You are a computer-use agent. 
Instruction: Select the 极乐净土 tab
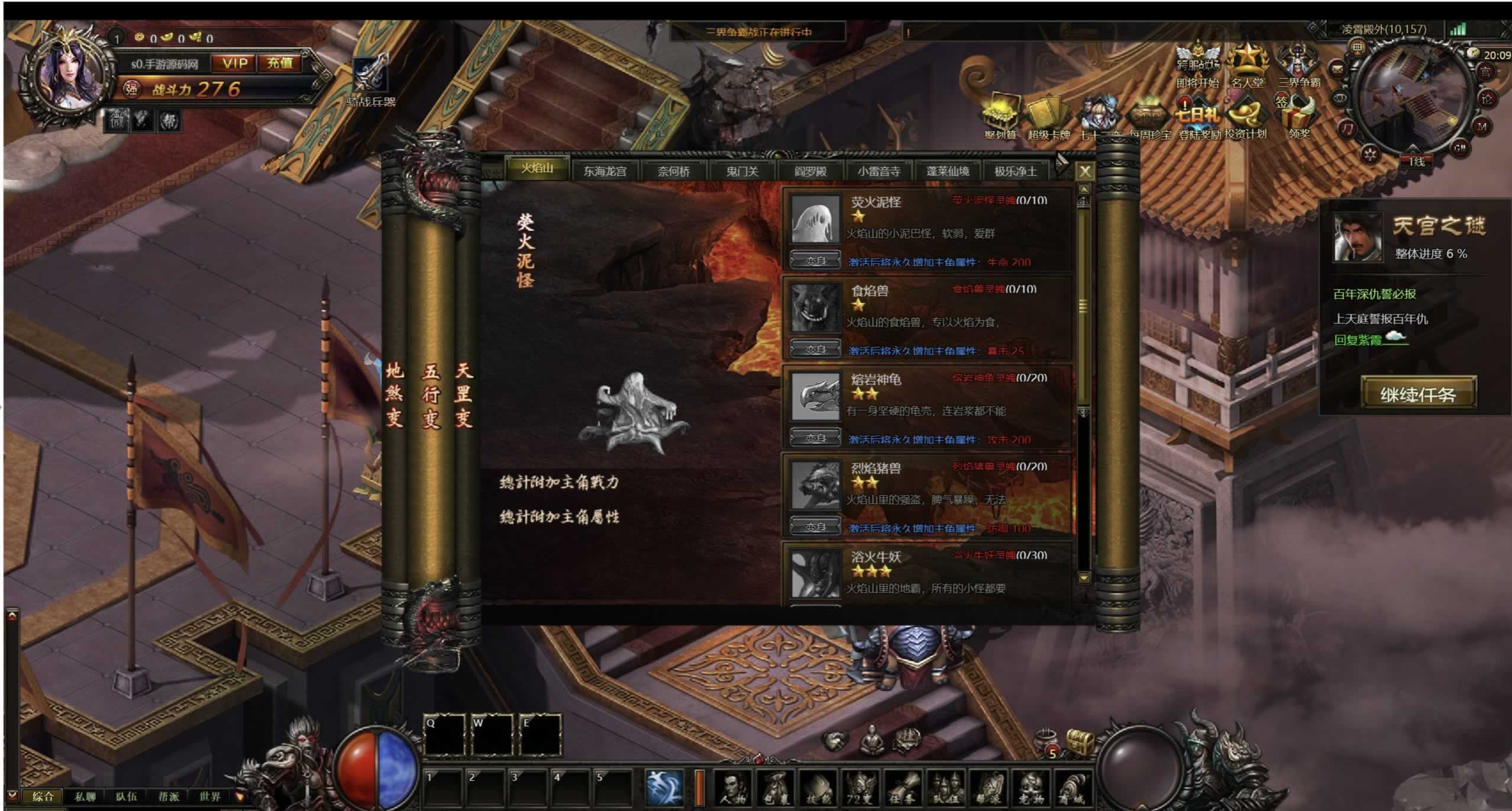(1015, 172)
